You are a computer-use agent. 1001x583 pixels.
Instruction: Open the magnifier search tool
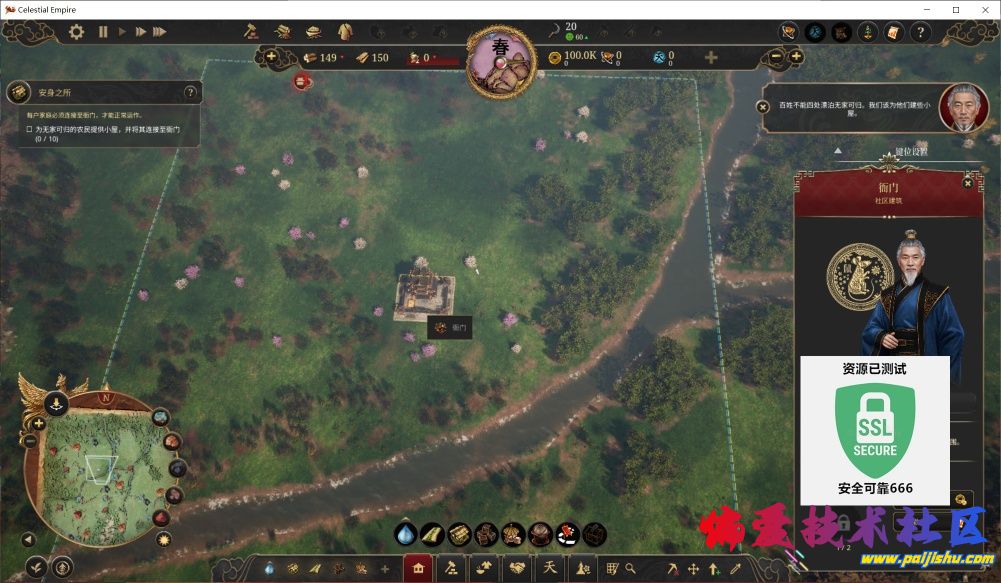(631, 569)
